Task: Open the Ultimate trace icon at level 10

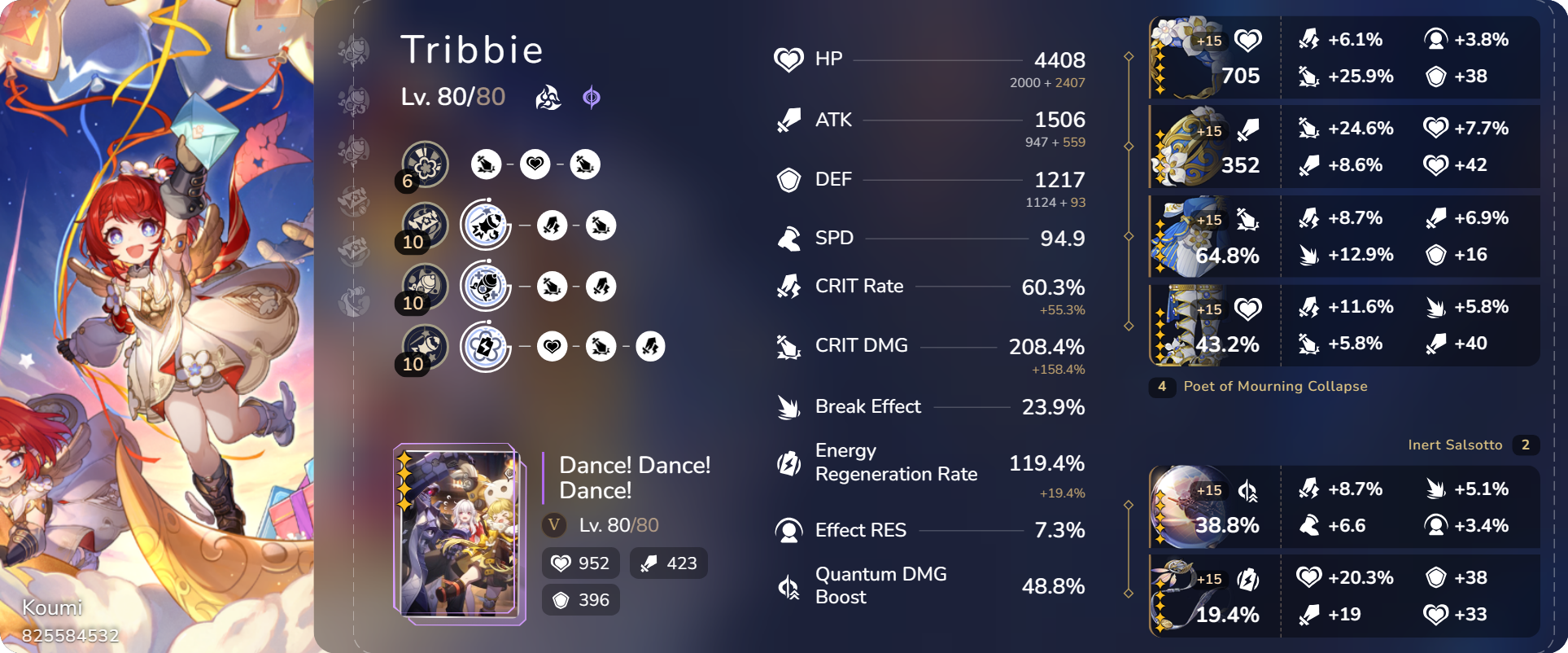Action: [x=424, y=286]
